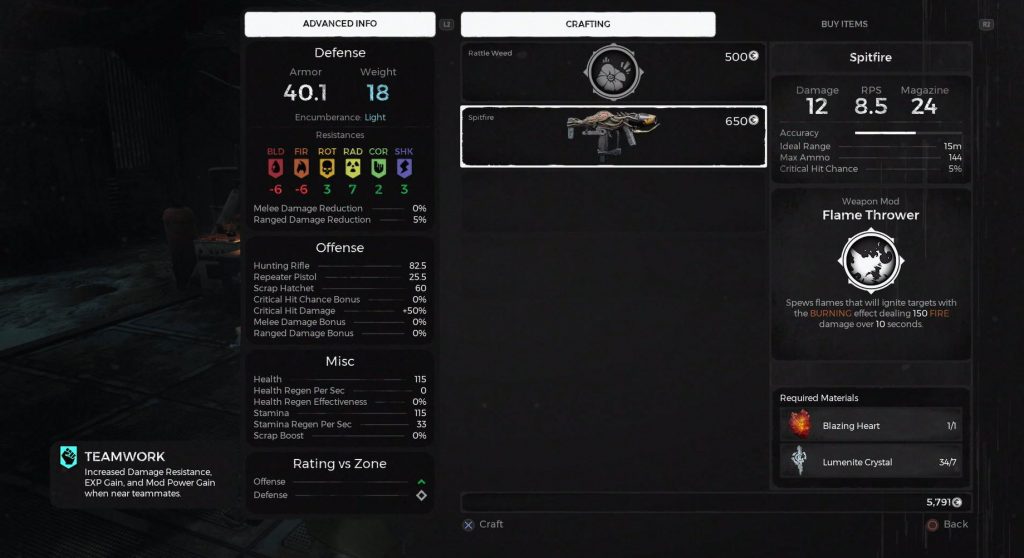Select the Rattle Weed crafting entry

coord(613,72)
